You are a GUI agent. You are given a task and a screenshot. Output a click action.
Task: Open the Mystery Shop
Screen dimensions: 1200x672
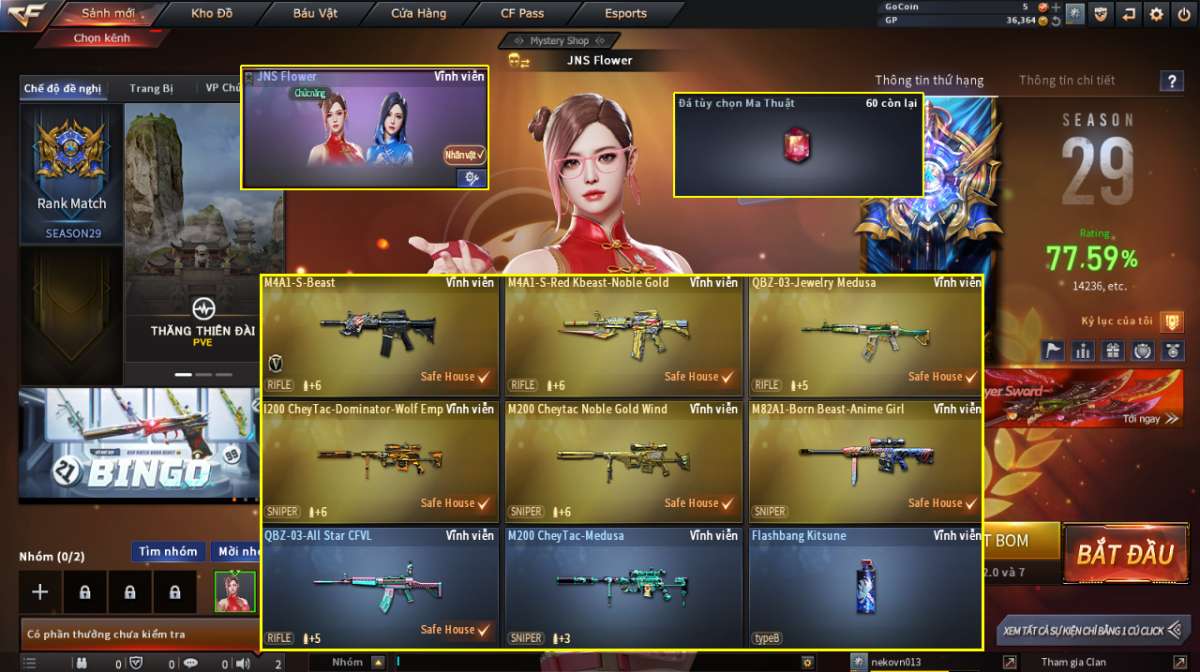coord(559,41)
